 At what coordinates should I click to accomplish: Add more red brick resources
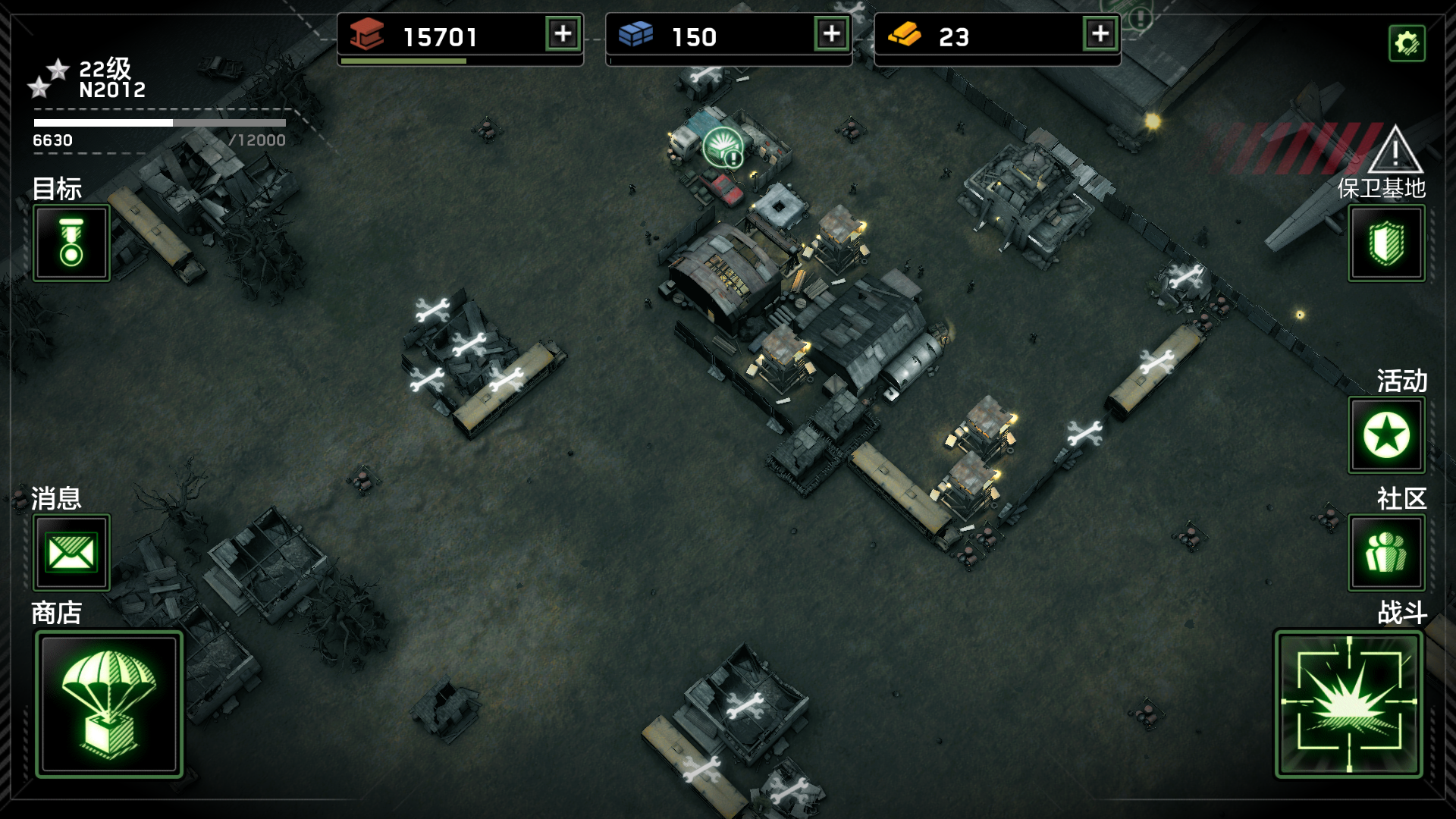(x=563, y=34)
